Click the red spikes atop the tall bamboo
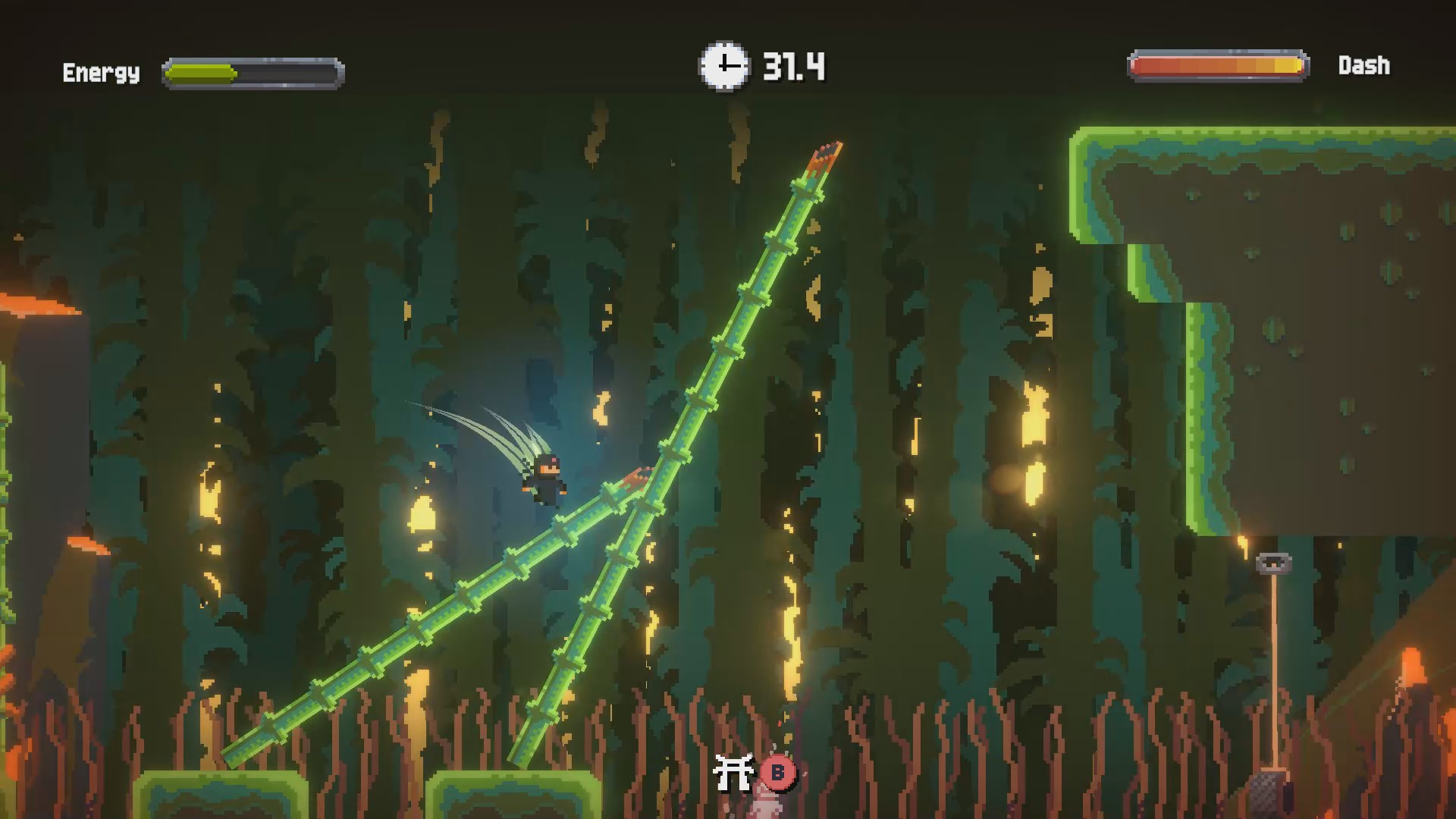 [827, 152]
